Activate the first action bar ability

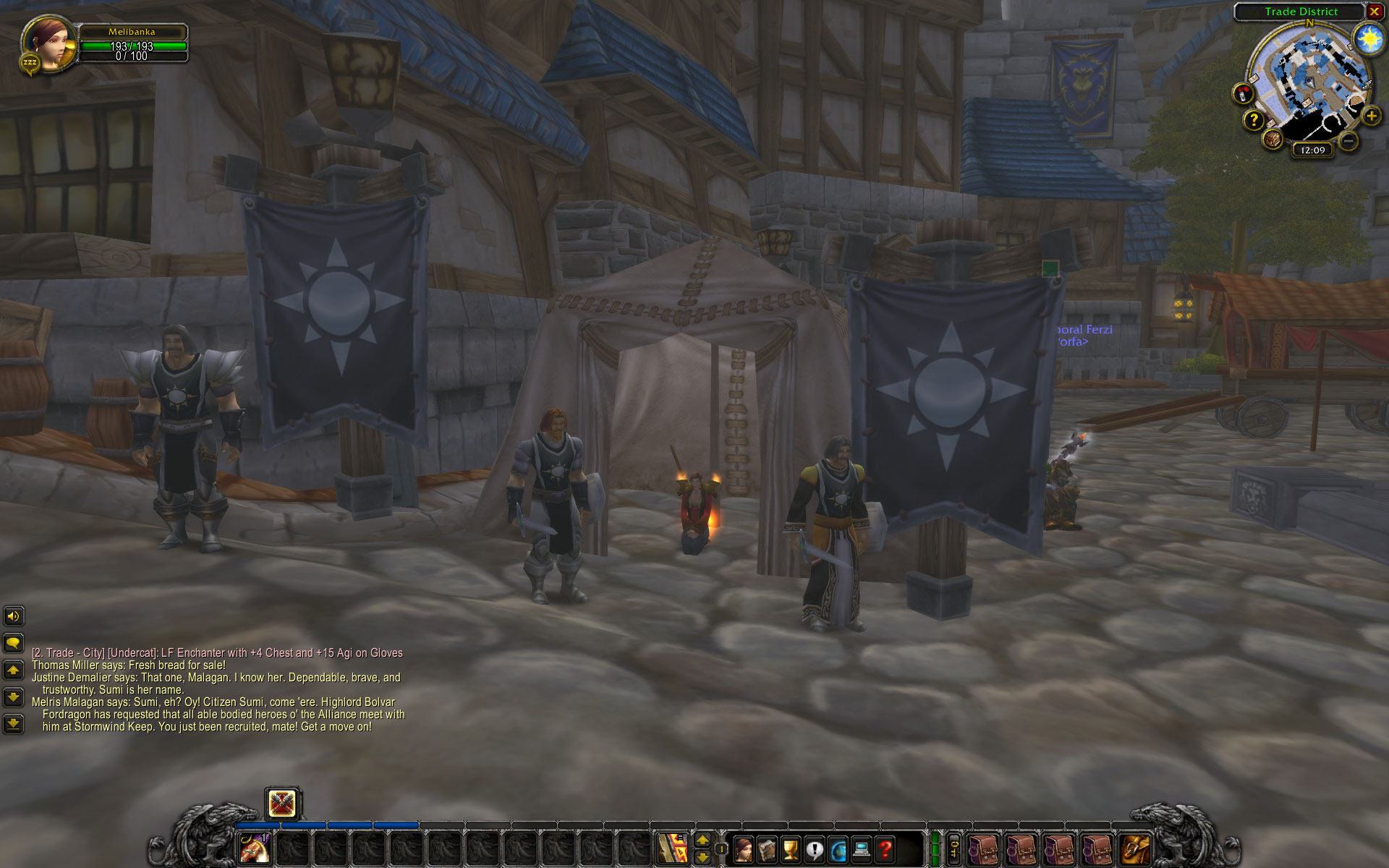255,848
